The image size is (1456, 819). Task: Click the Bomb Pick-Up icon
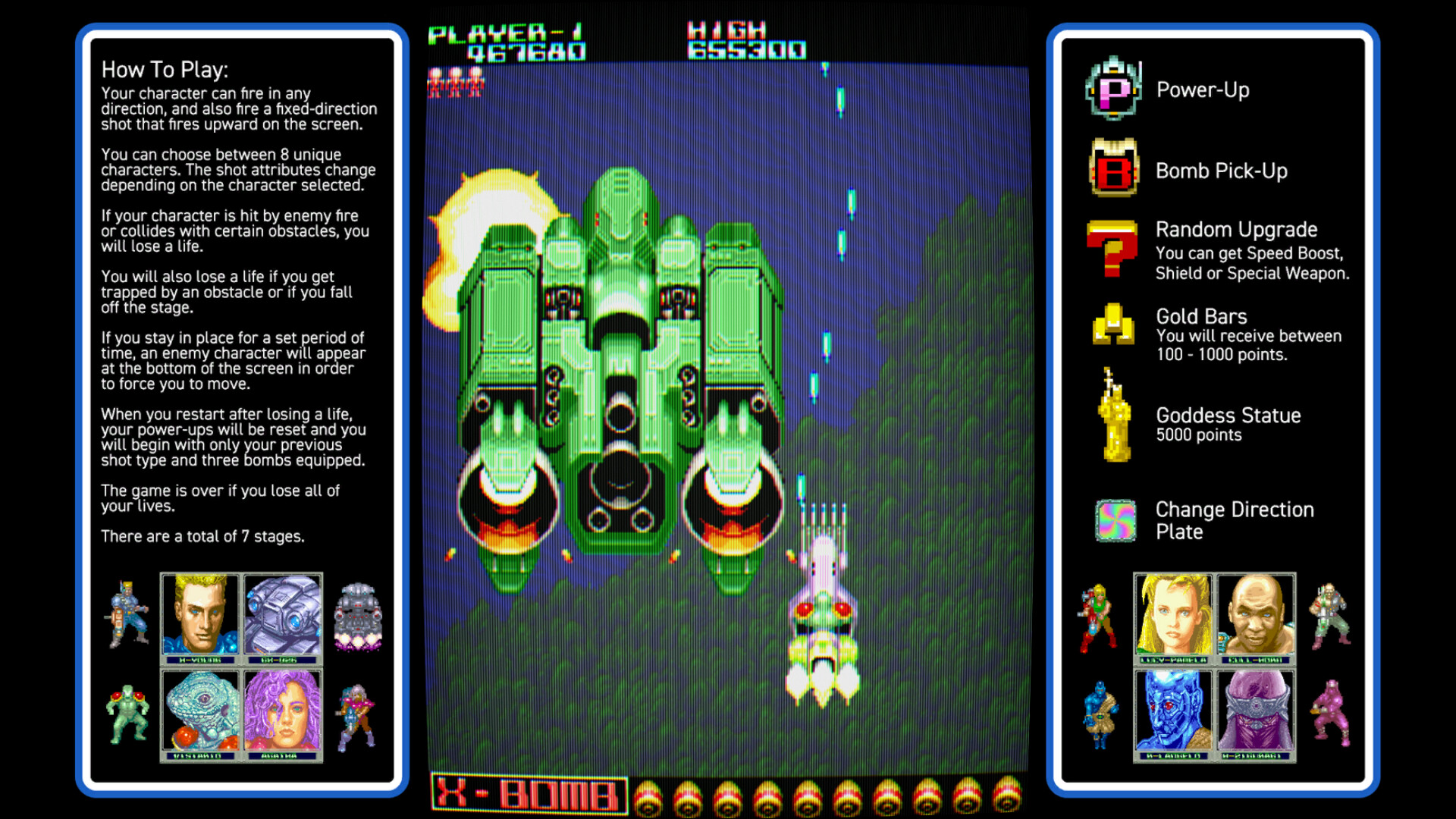(1112, 170)
